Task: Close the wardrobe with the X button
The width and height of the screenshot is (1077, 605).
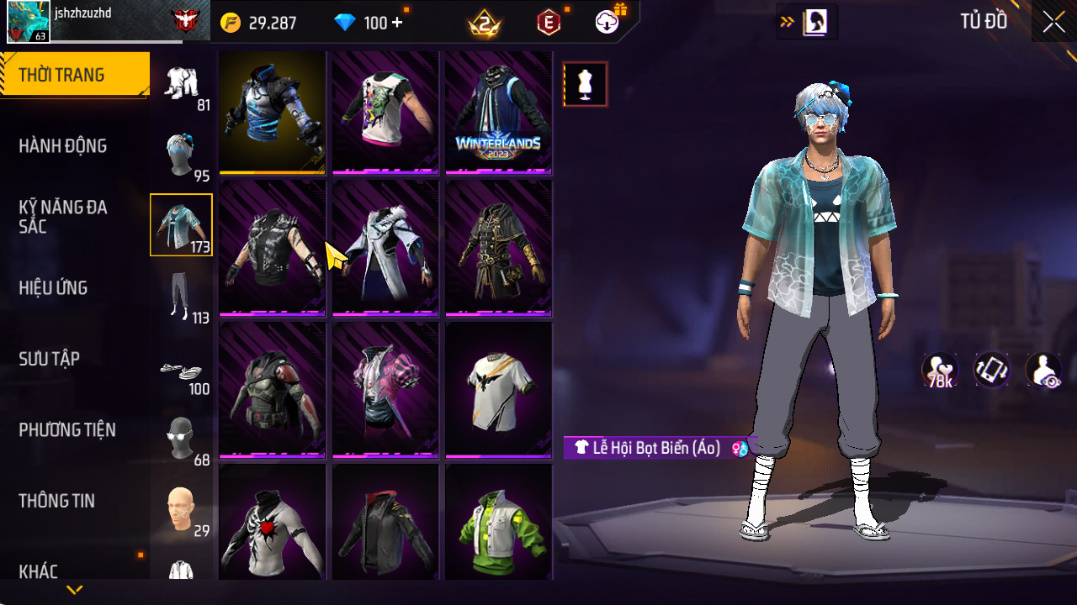Action: click(1053, 23)
